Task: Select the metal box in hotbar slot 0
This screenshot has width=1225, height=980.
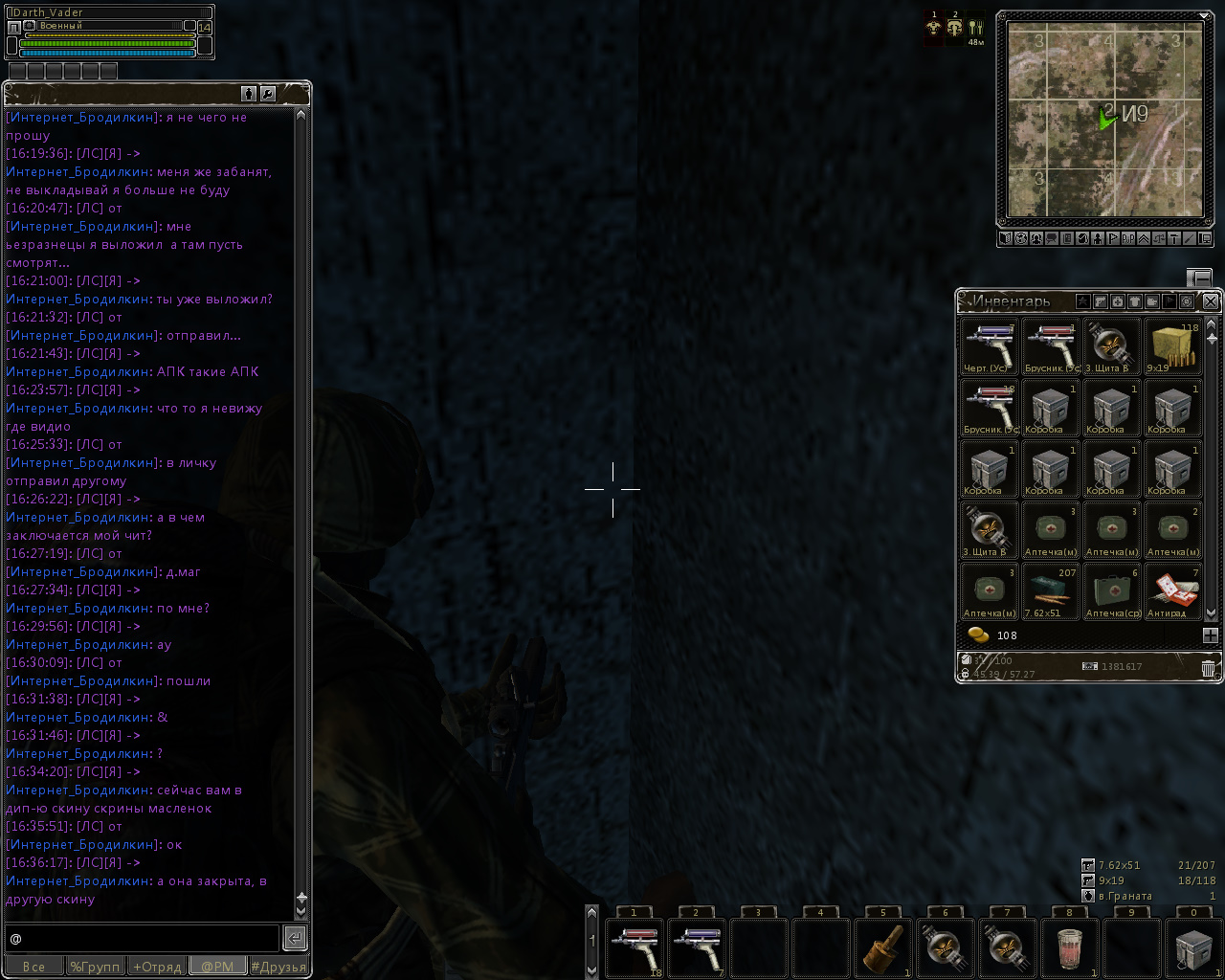Action: point(1192,947)
